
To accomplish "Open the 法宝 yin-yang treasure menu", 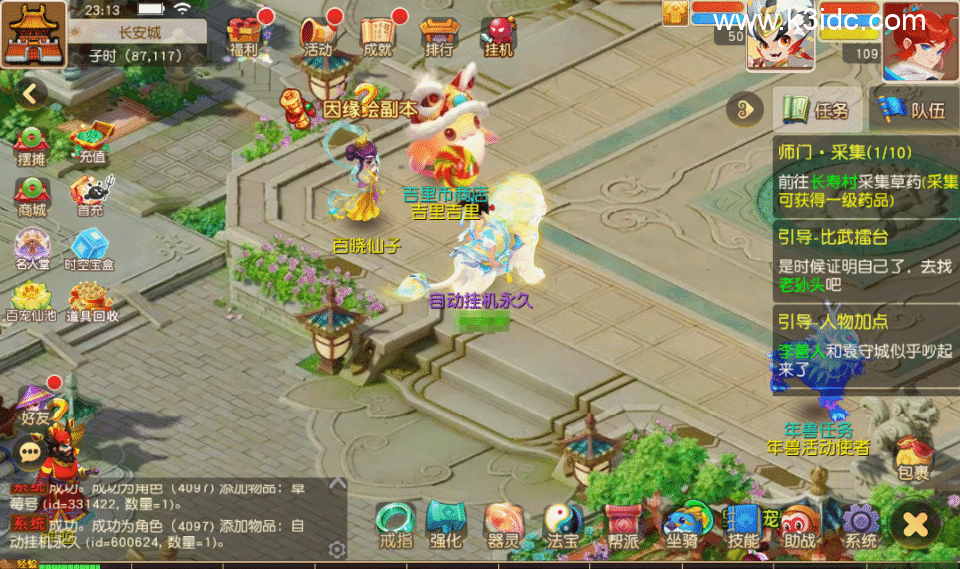I will click(x=562, y=525).
